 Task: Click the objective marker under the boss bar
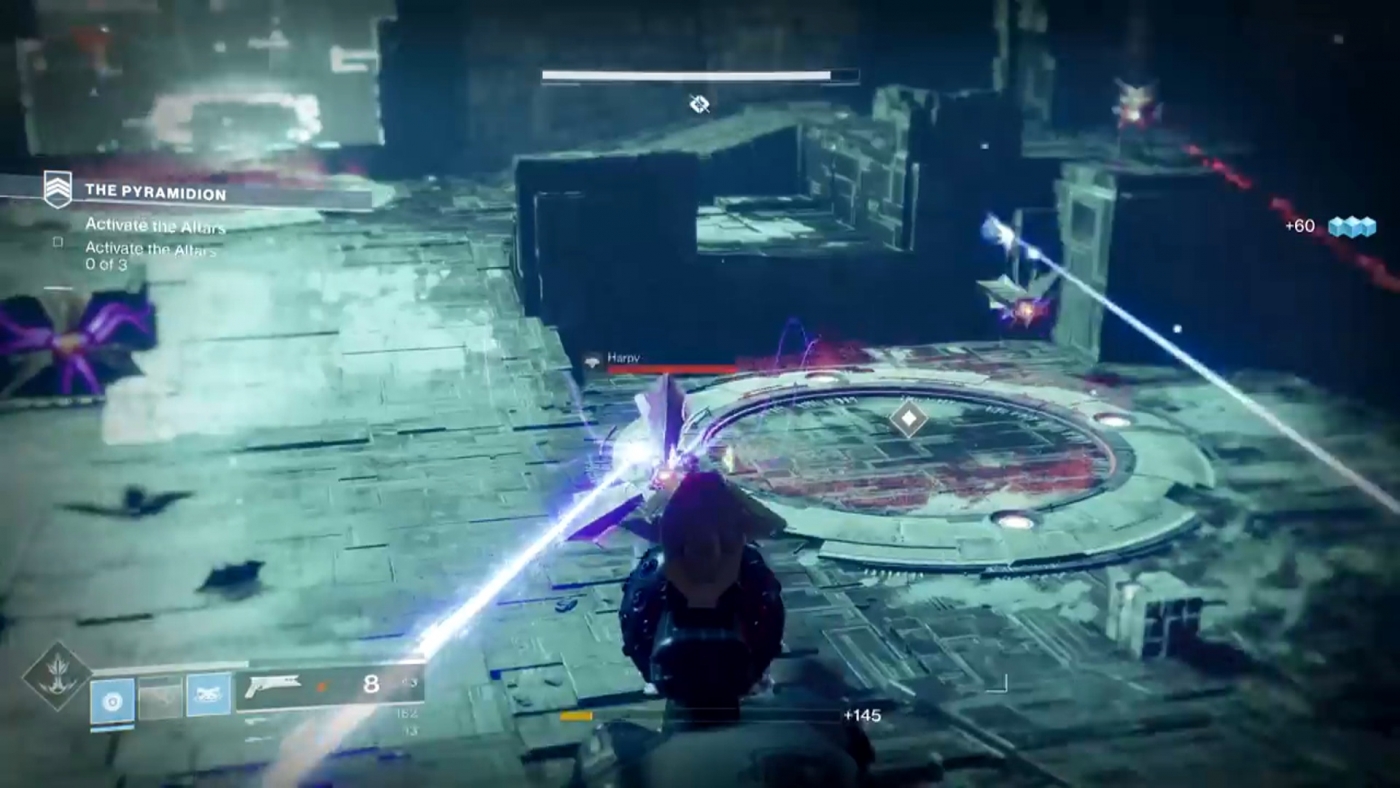tap(699, 105)
